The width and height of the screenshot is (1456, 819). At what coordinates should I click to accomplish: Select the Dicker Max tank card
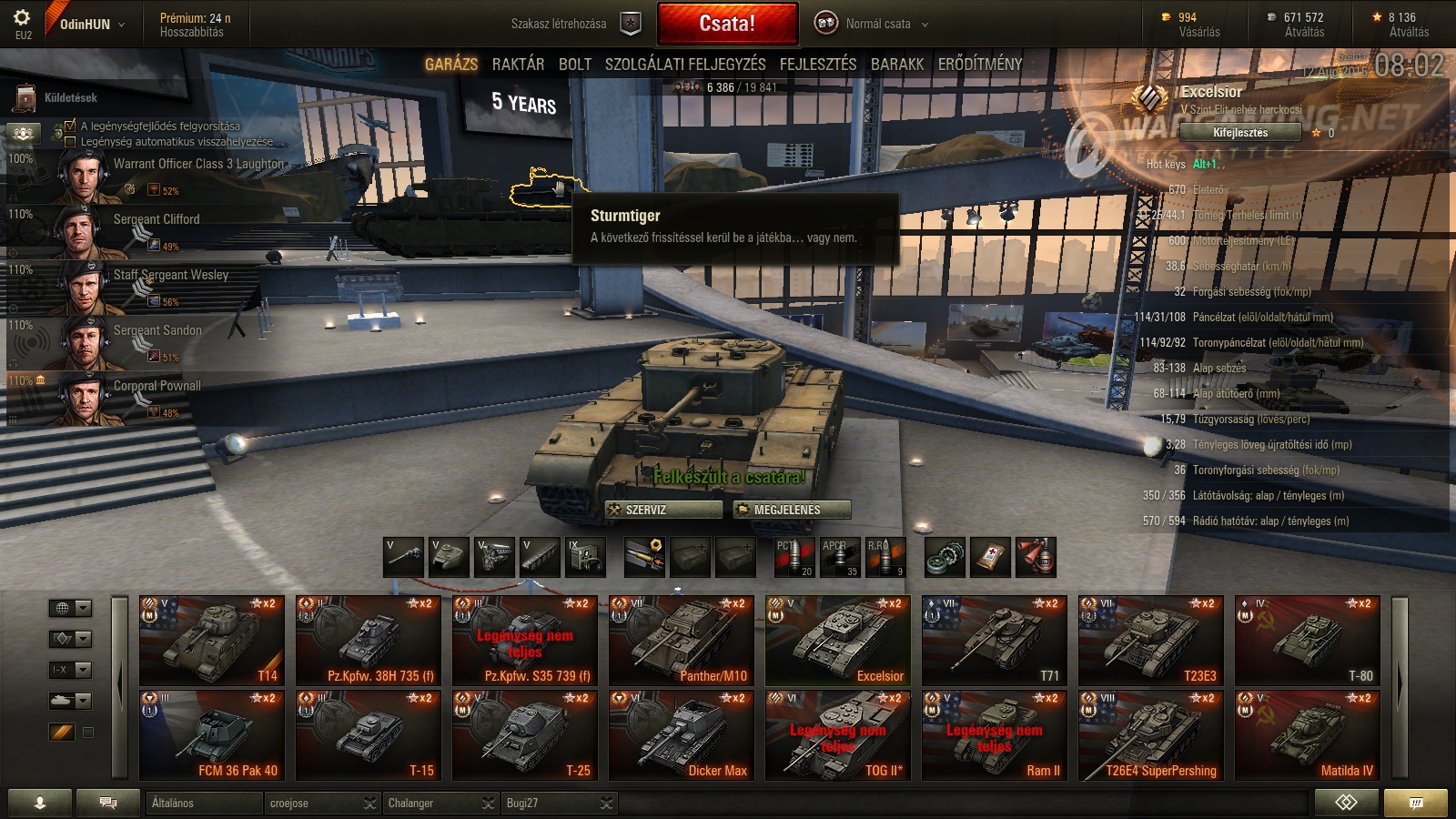tap(681, 734)
